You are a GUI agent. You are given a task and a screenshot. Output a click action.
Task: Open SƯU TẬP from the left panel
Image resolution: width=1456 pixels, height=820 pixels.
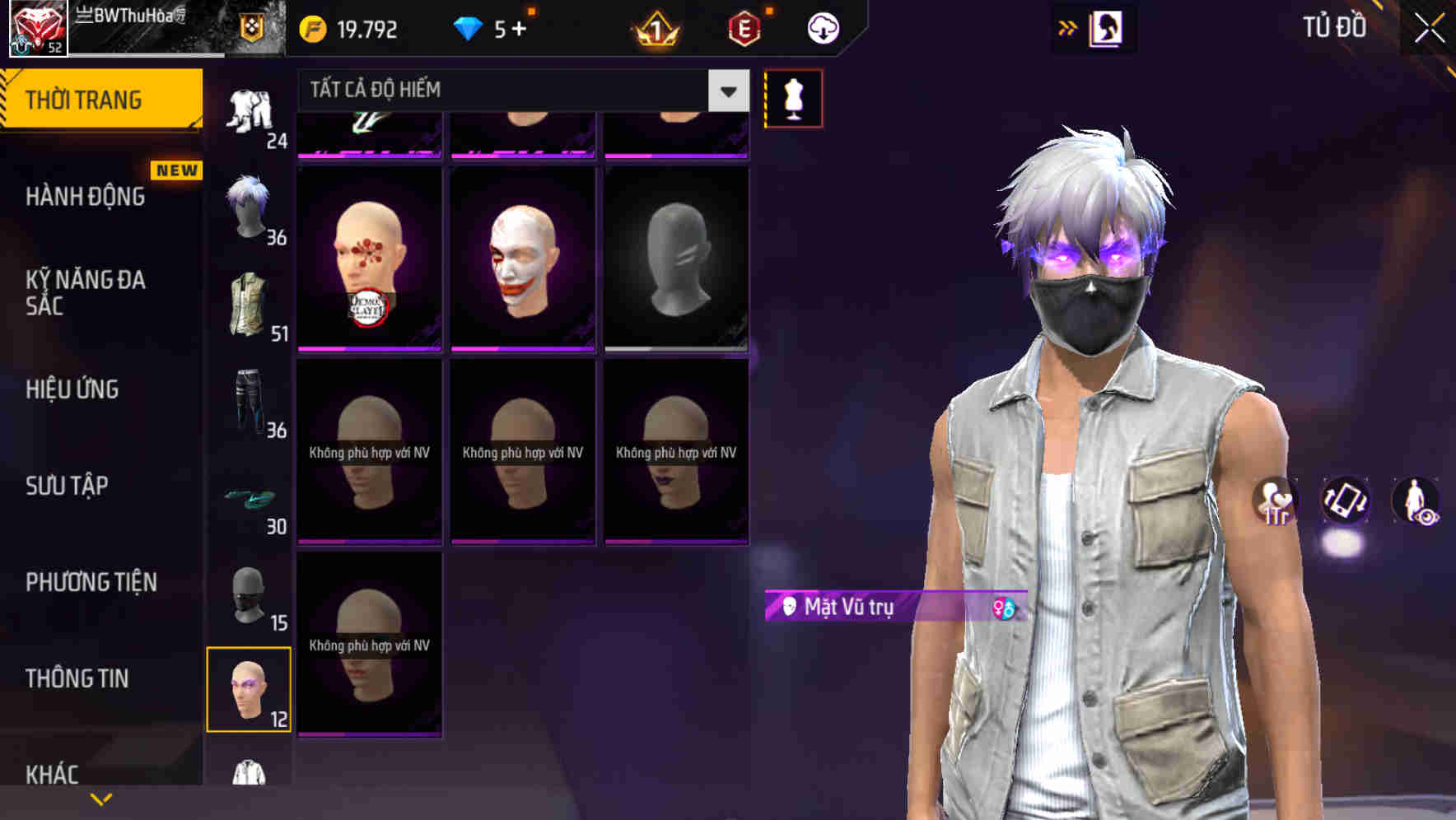pos(66,487)
